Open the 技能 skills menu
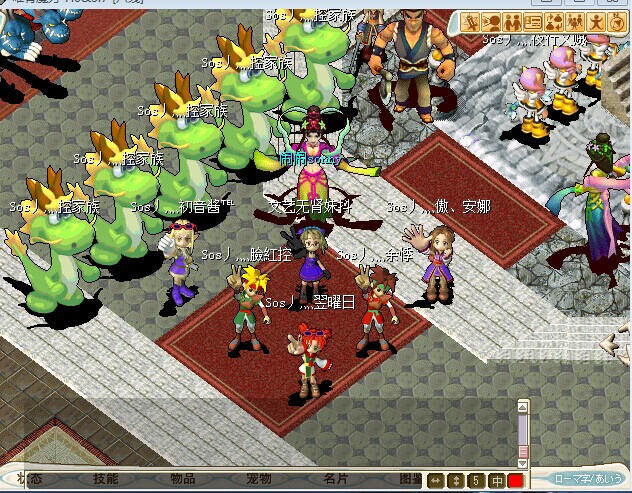 pyautogui.click(x=105, y=480)
